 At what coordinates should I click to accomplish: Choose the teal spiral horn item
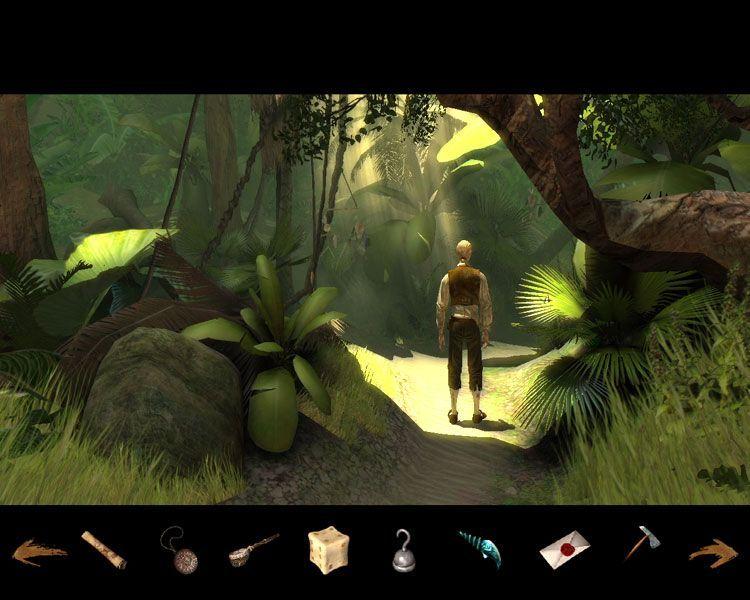tap(479, 549)
